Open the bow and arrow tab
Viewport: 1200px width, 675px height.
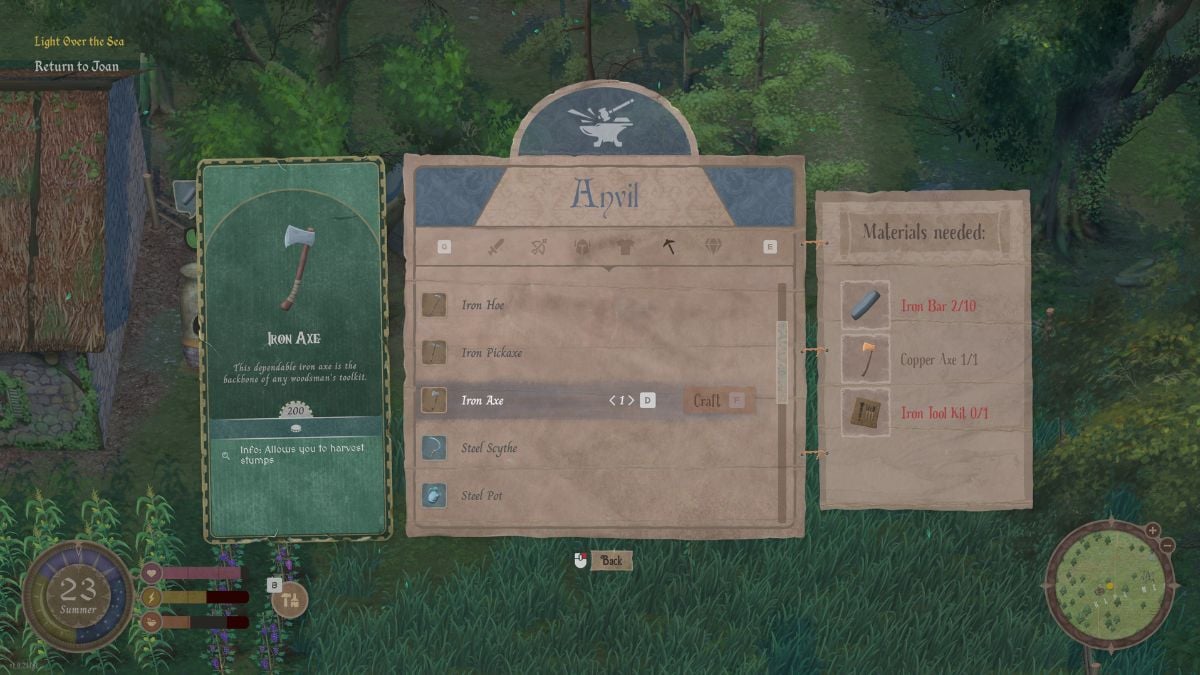pyautogui.click(x=538, y=246)
